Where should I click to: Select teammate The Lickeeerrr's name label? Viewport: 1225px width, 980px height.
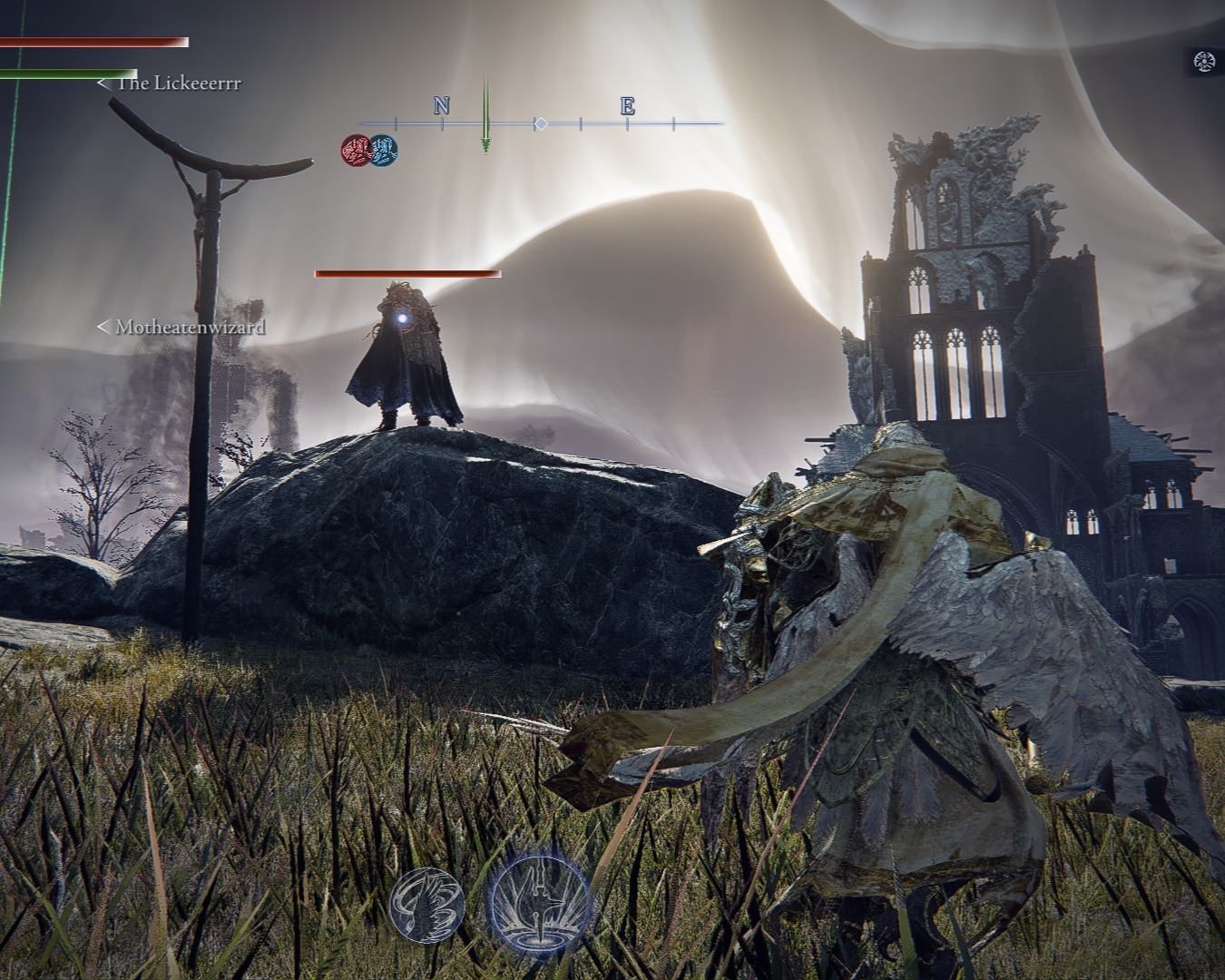(x=177, y=83)
